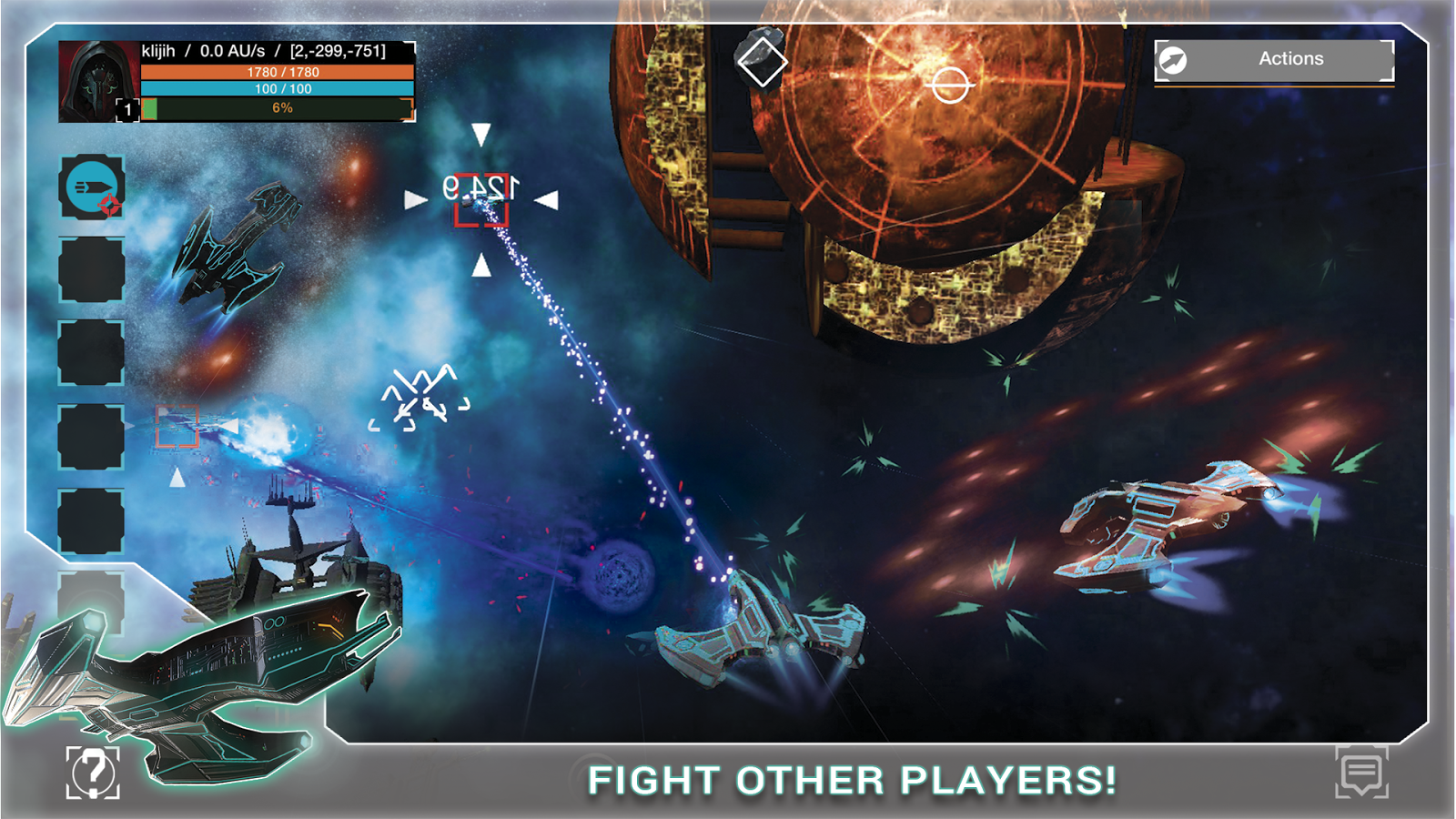Click the white diamond waypoint marker near the station

point(763,62)
